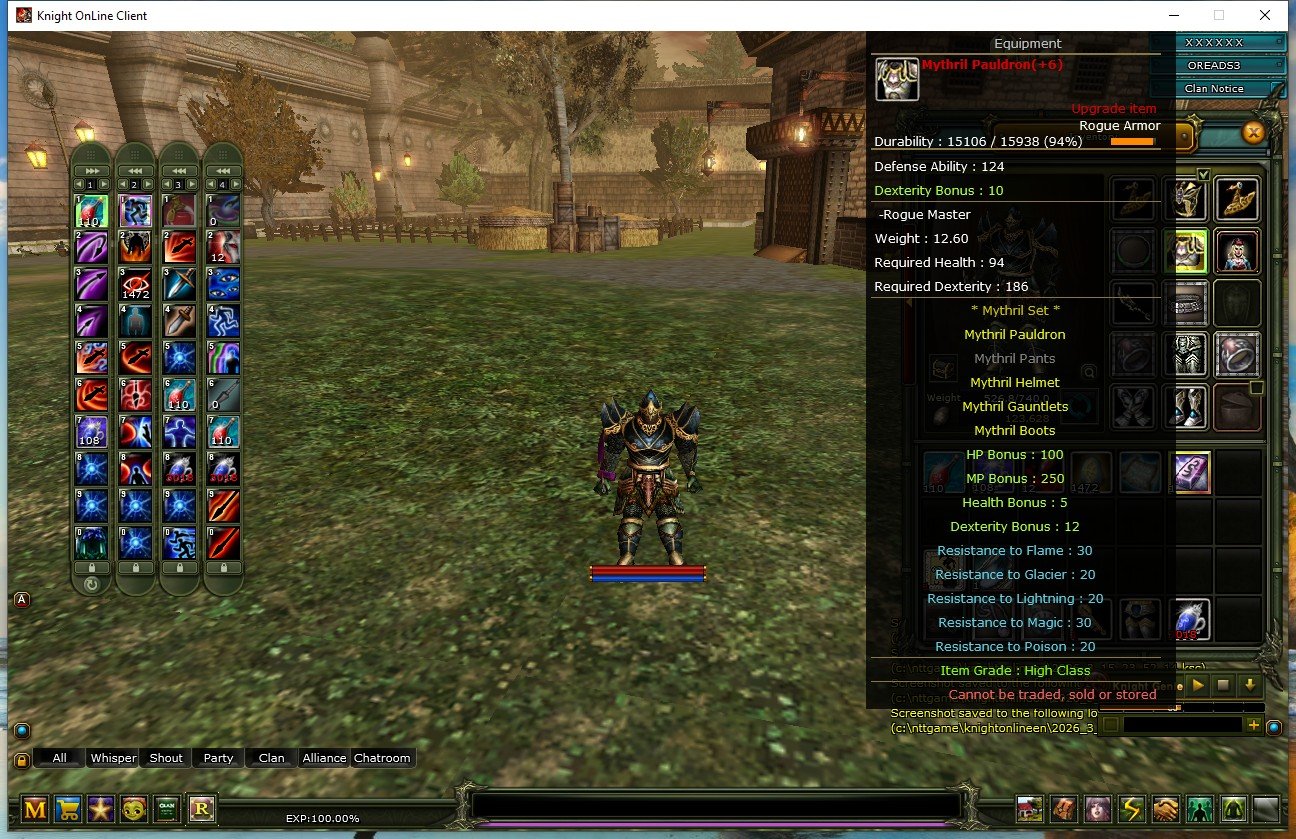Click the R quest icon in the bottom toolbar
1296x839 pixels.
point(203,808)
